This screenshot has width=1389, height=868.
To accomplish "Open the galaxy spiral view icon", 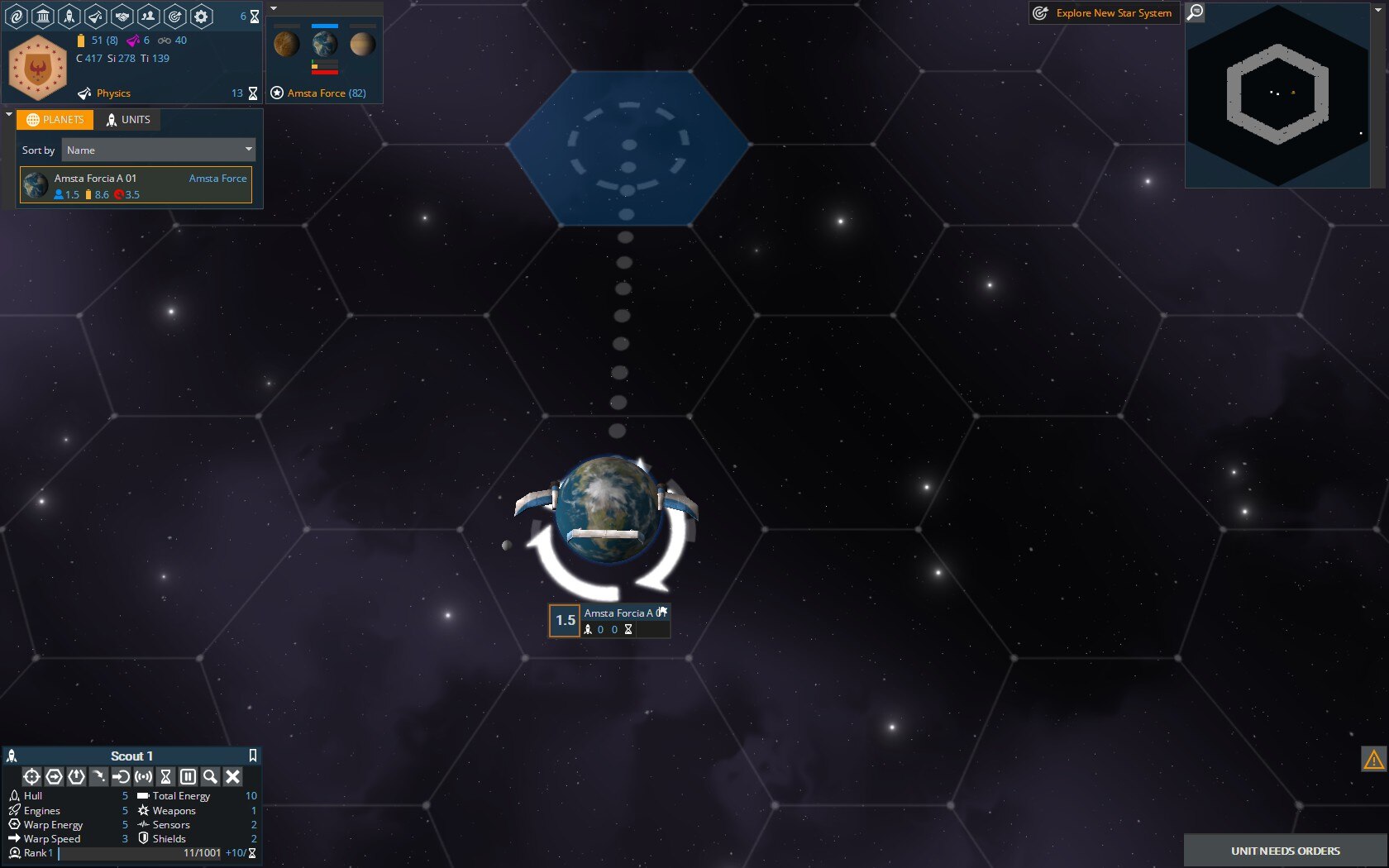I will click(17, 16).
